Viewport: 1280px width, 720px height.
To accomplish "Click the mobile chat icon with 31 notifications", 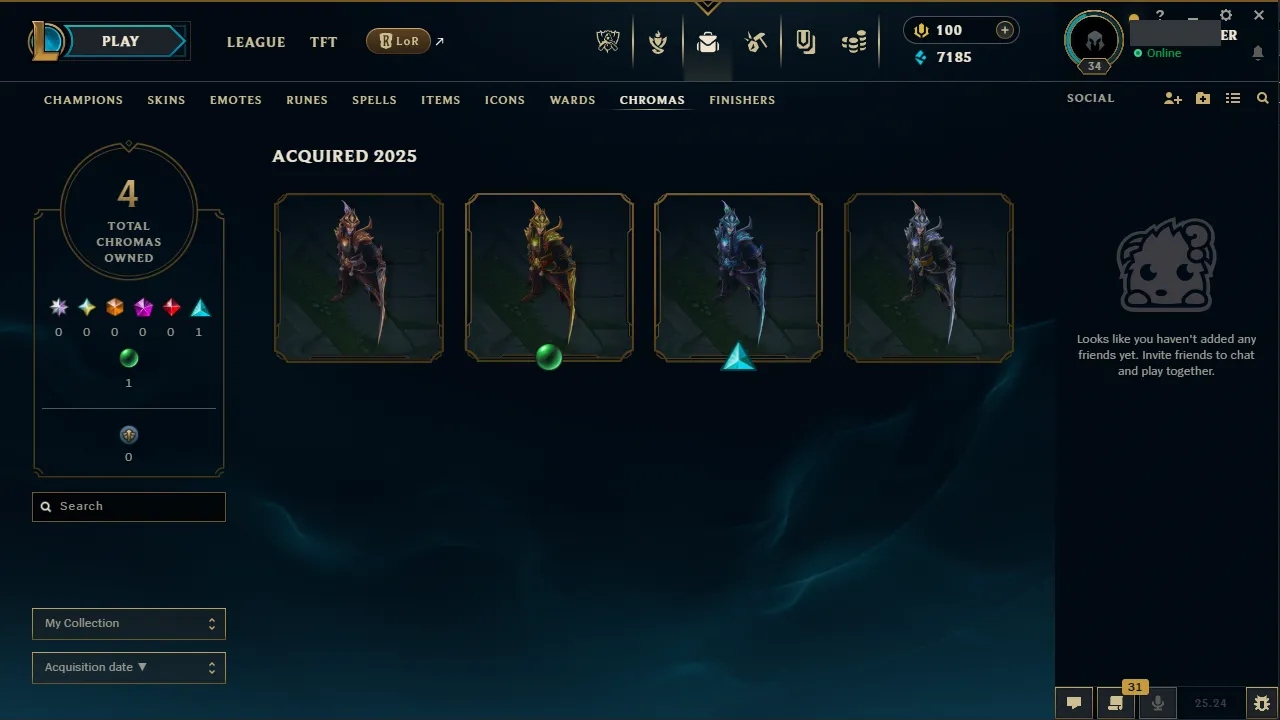I will (x=1115, y=702).
